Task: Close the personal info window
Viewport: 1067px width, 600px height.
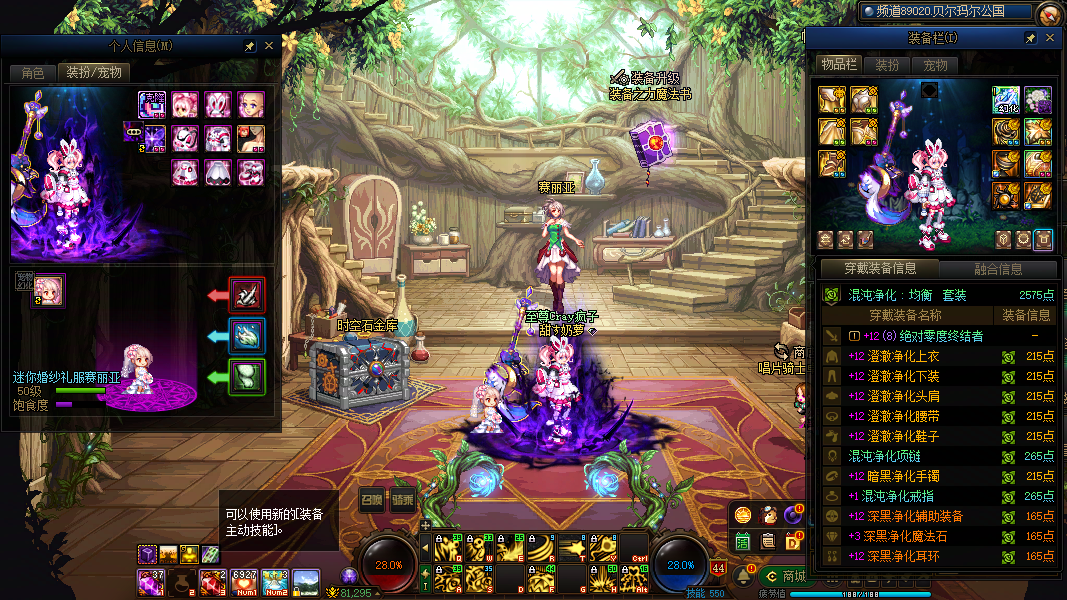Action: coord(268,46)
